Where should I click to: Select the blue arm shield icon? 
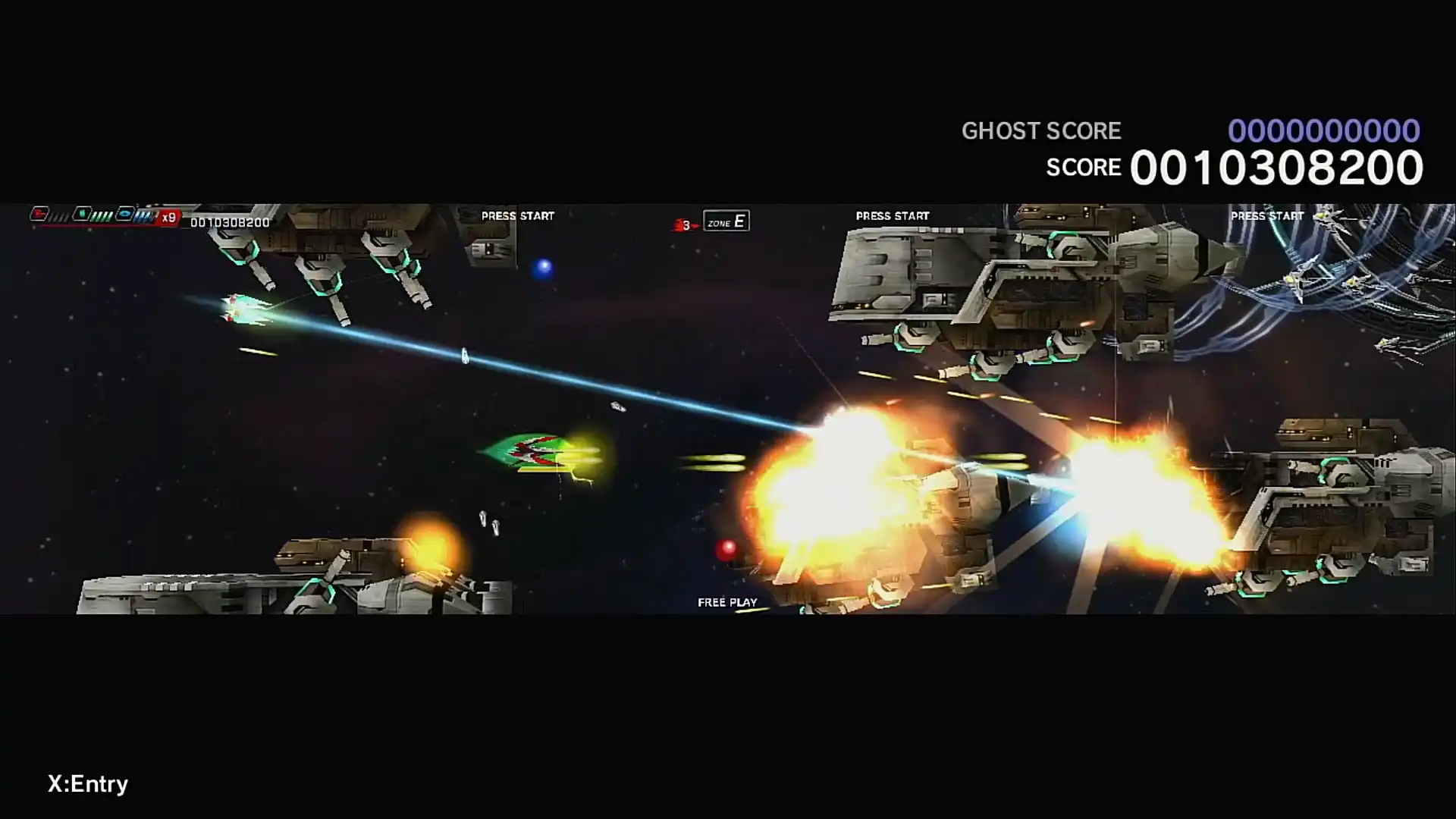[x=126, y=215]
